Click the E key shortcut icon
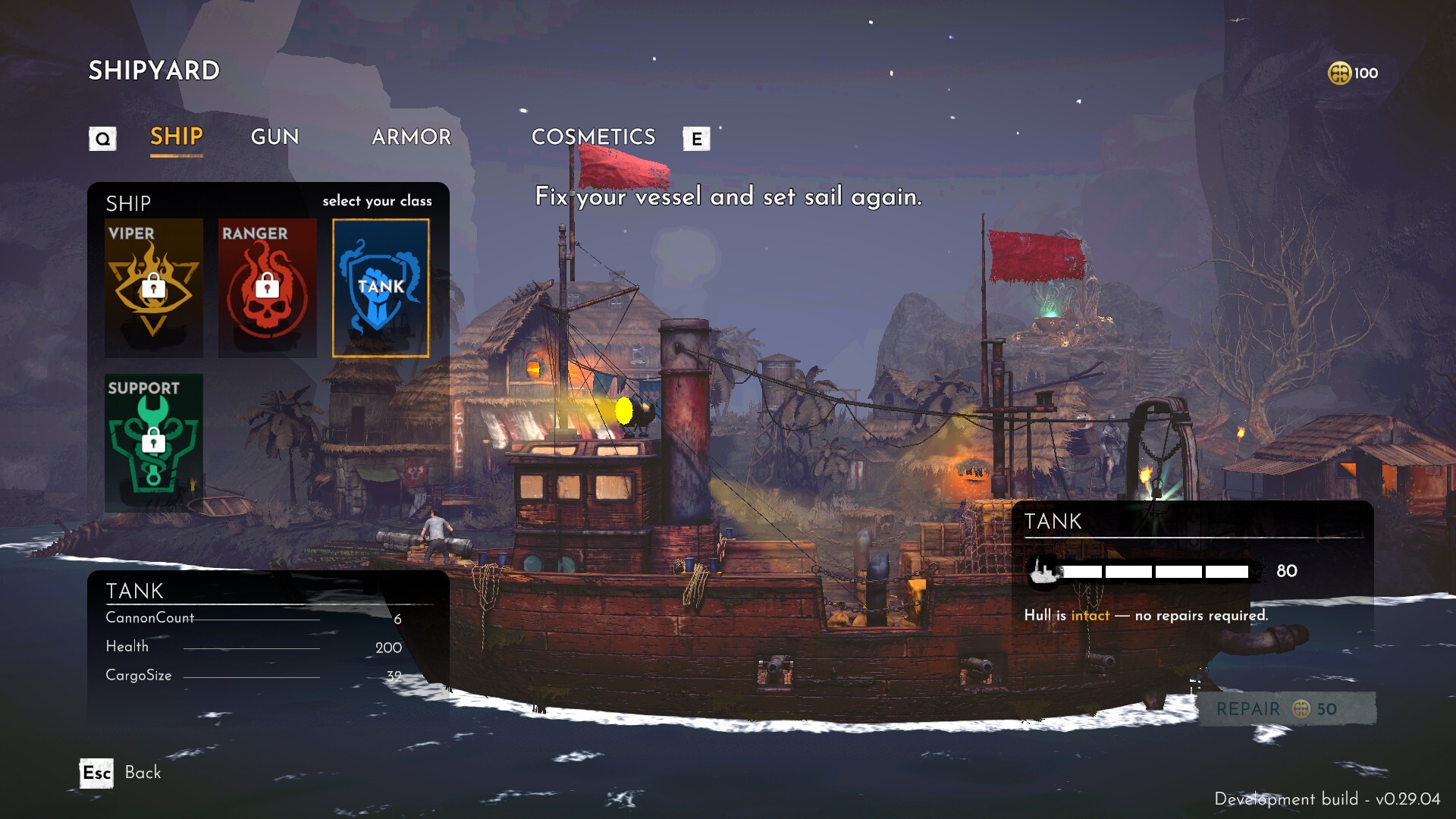The height and width of the screenshot is (819, 1456). [697, 139]
